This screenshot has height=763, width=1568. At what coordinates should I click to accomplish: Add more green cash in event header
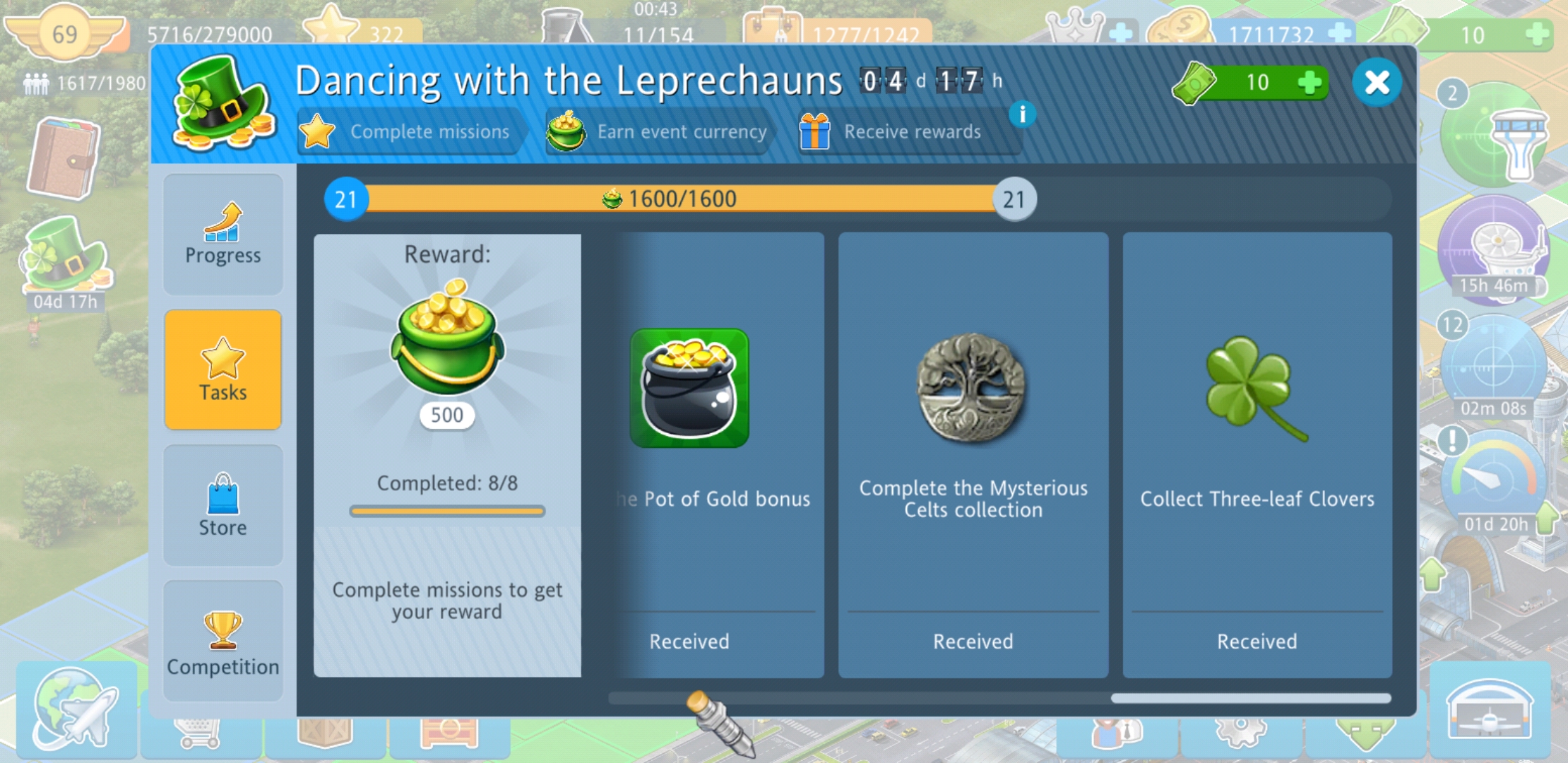(x=1309, y=83)
